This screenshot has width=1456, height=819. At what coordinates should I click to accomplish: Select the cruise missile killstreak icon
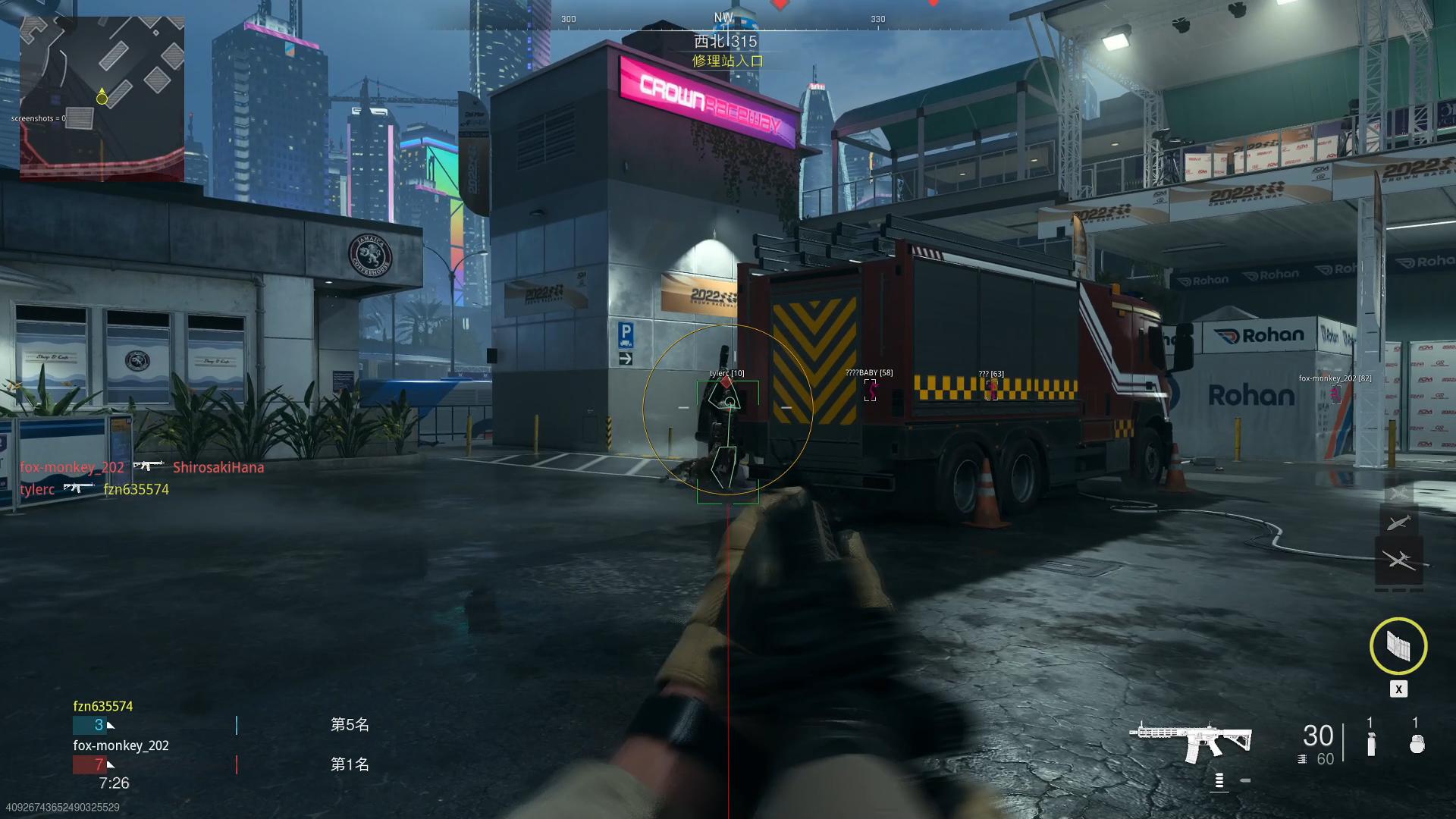point(1398,522)
